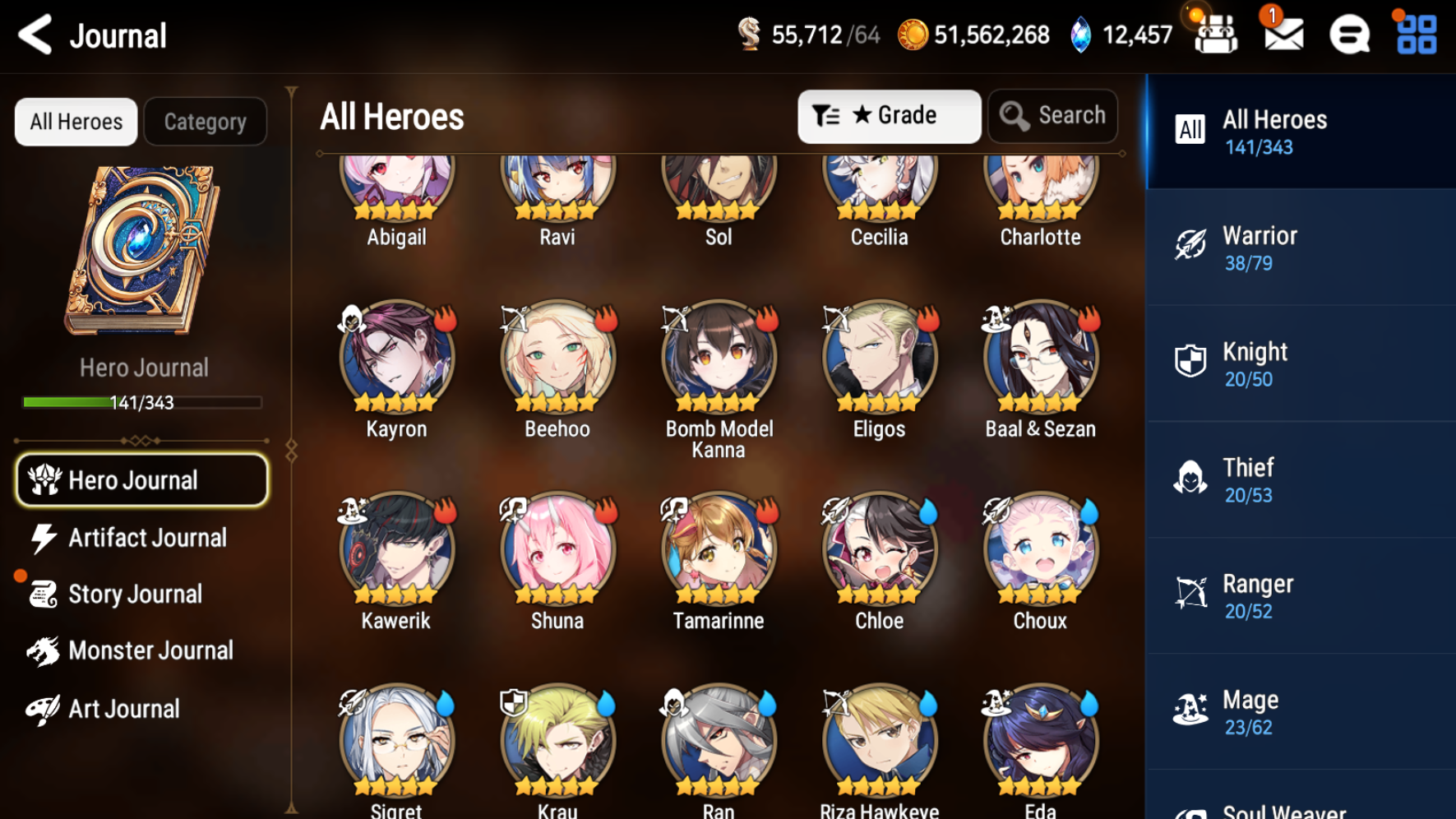Viewport: 1456px width, 819px height.
Task: Open the chat speech bubble icon
Action: tap(1349, 35)
